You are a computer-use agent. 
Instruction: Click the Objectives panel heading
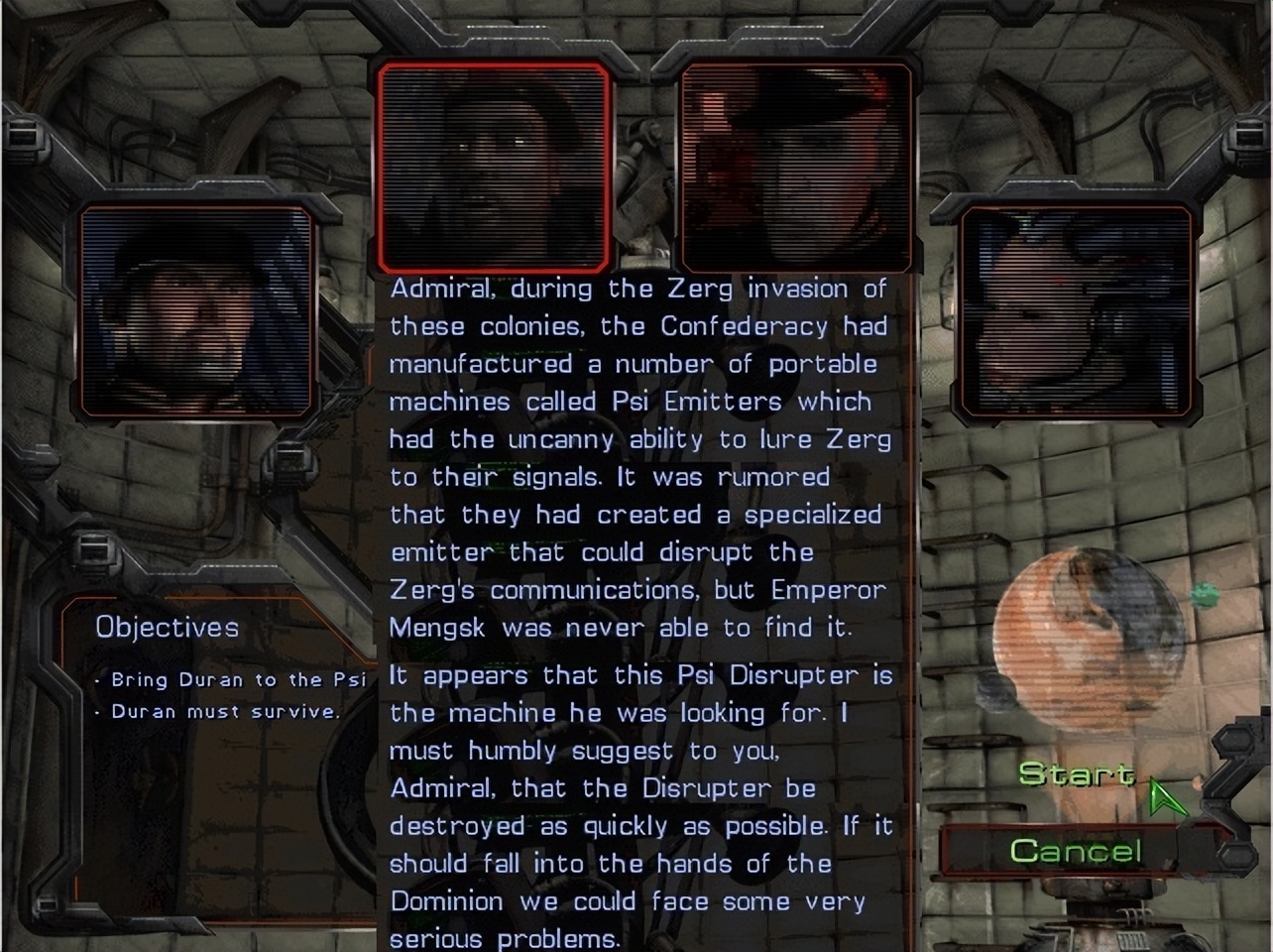[x=167, y=627]
